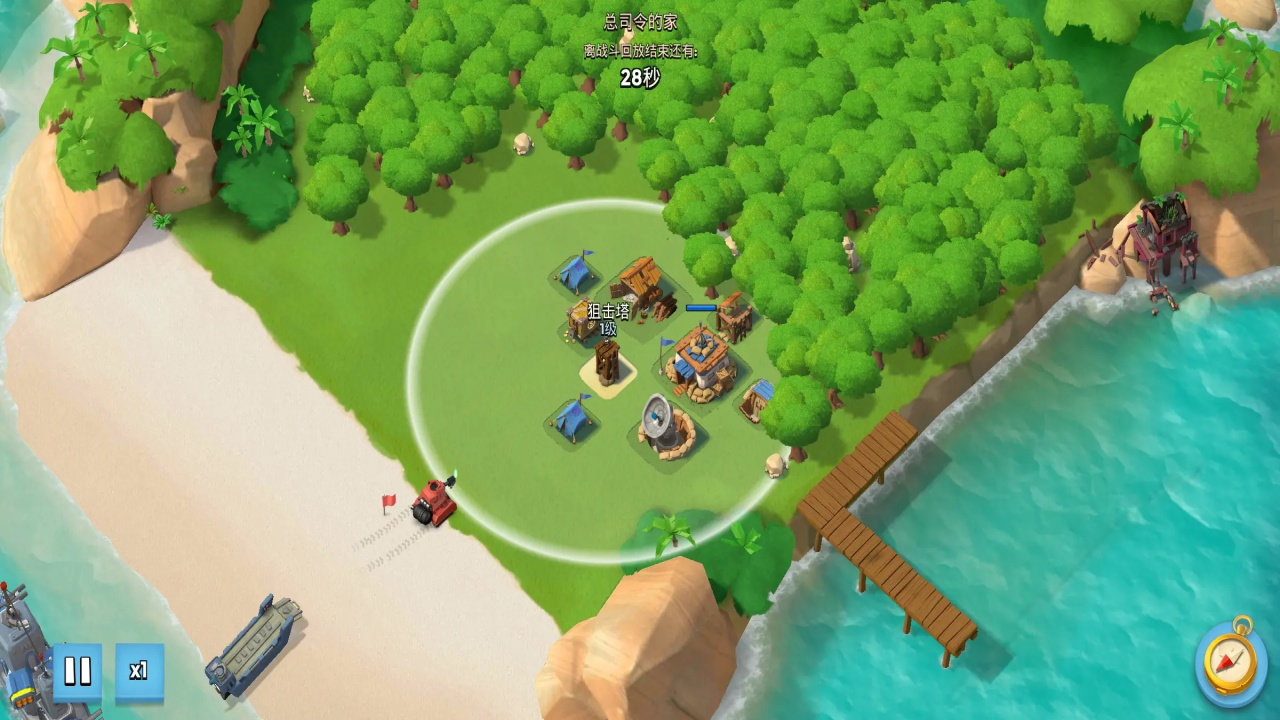This screenshot has width=1280, height=720.
Task: Toggle the x1 replay speed button
Action: (139, 671)
